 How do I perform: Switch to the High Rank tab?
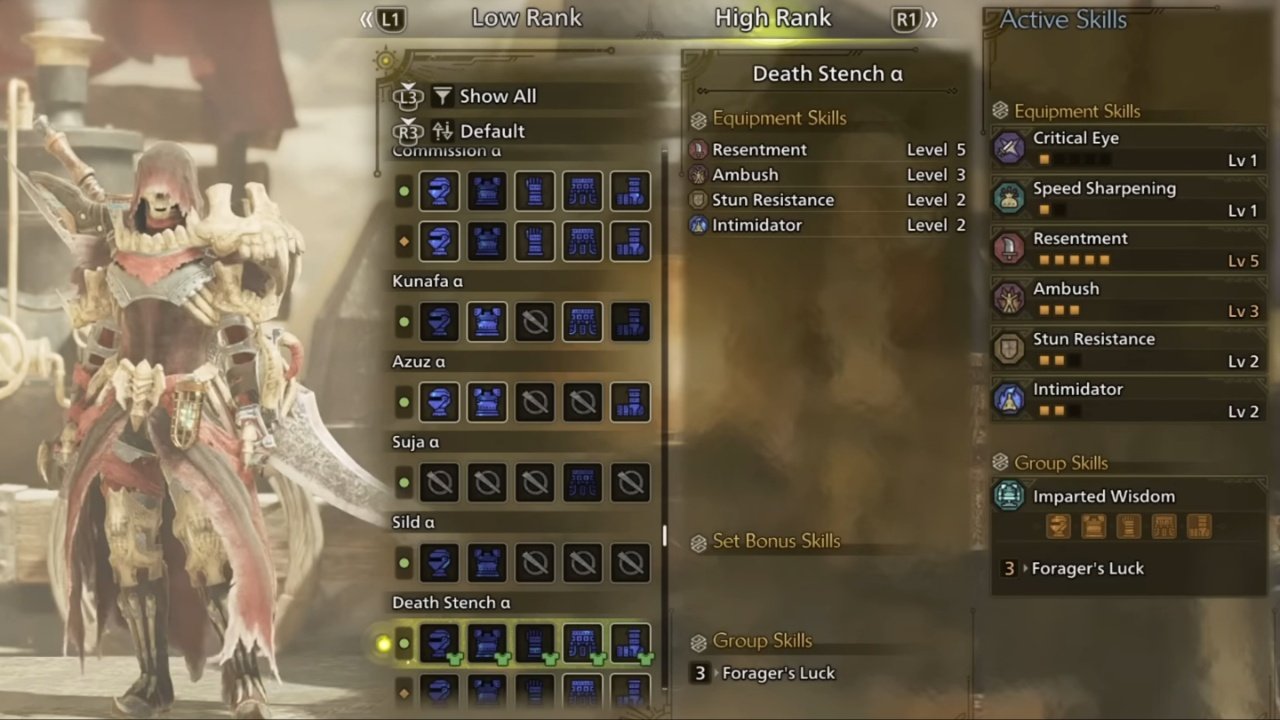[772, 17]
